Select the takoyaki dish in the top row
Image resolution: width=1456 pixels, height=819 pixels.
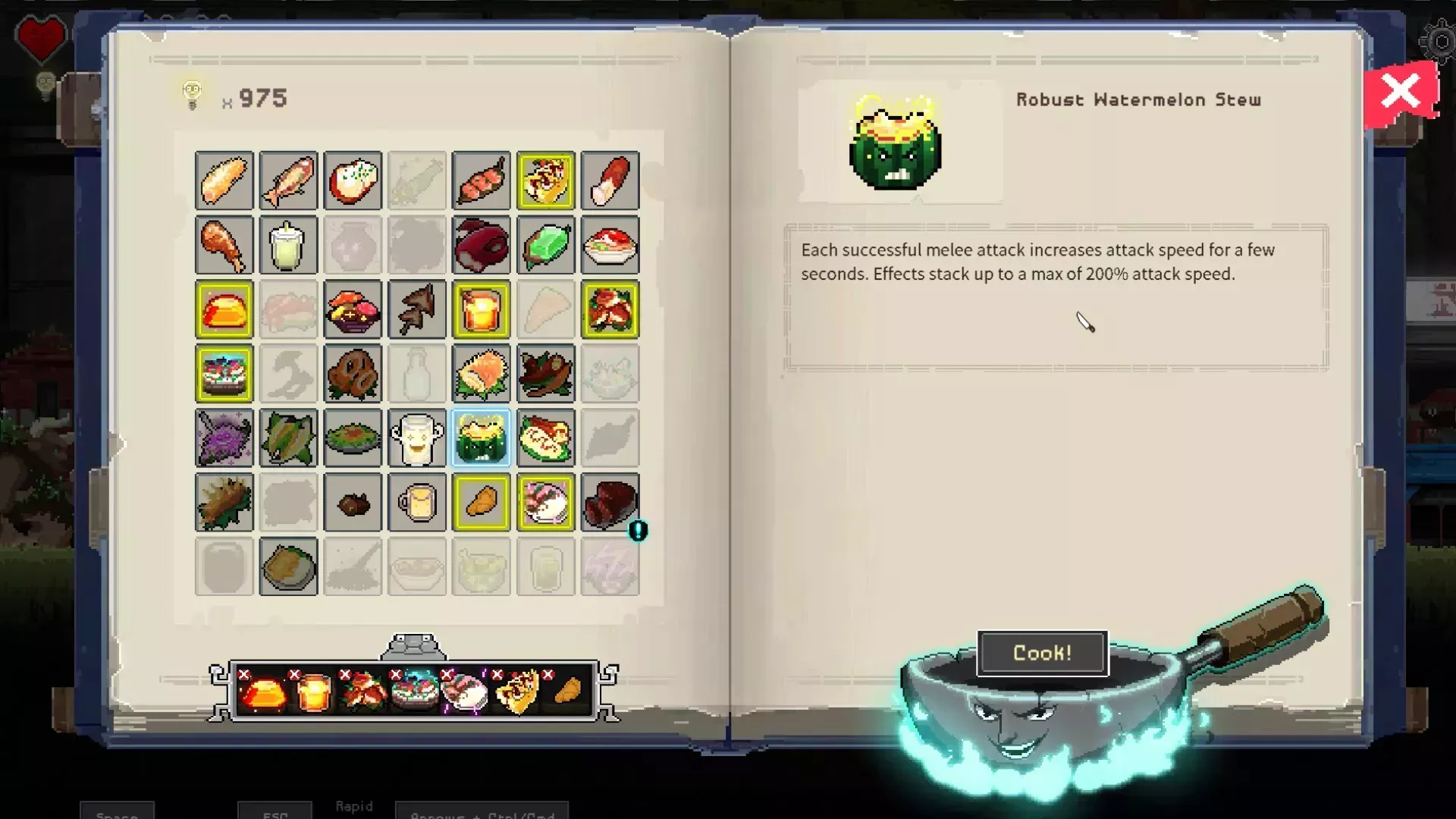point(546,180)
